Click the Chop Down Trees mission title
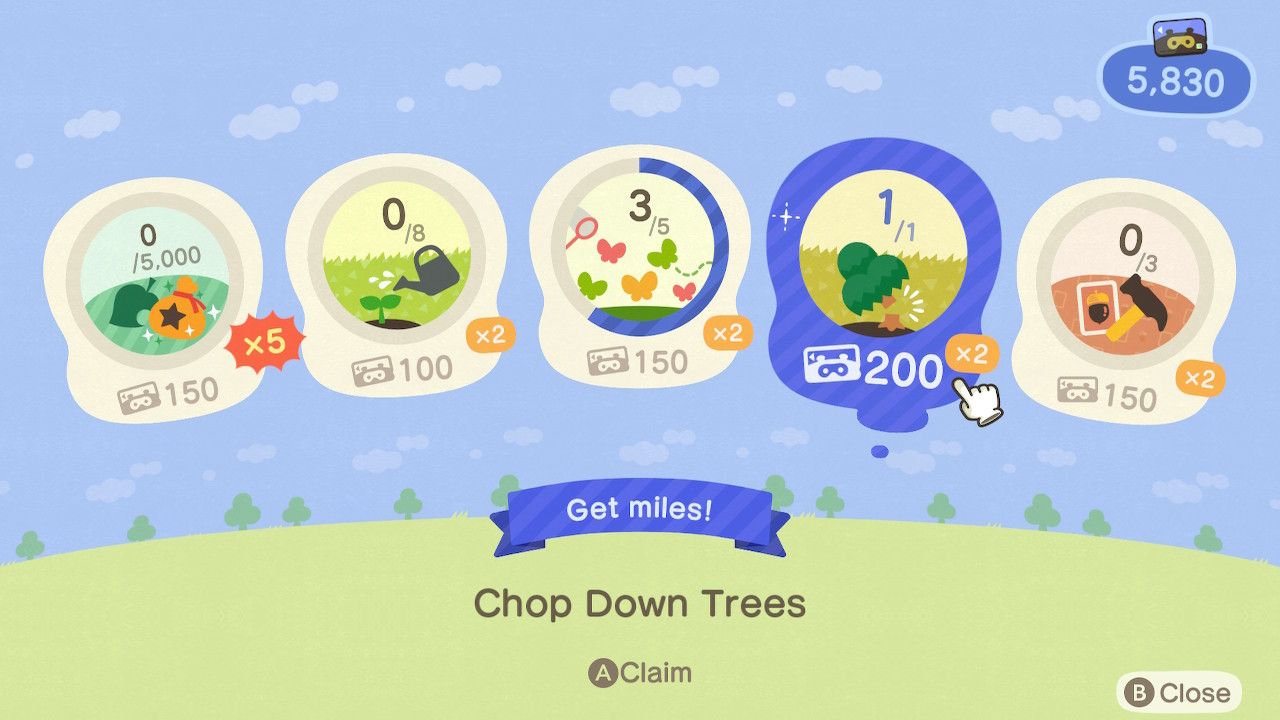Image resolution: width=1280 pixels, height=720 pixels. [x=640, y=604]
